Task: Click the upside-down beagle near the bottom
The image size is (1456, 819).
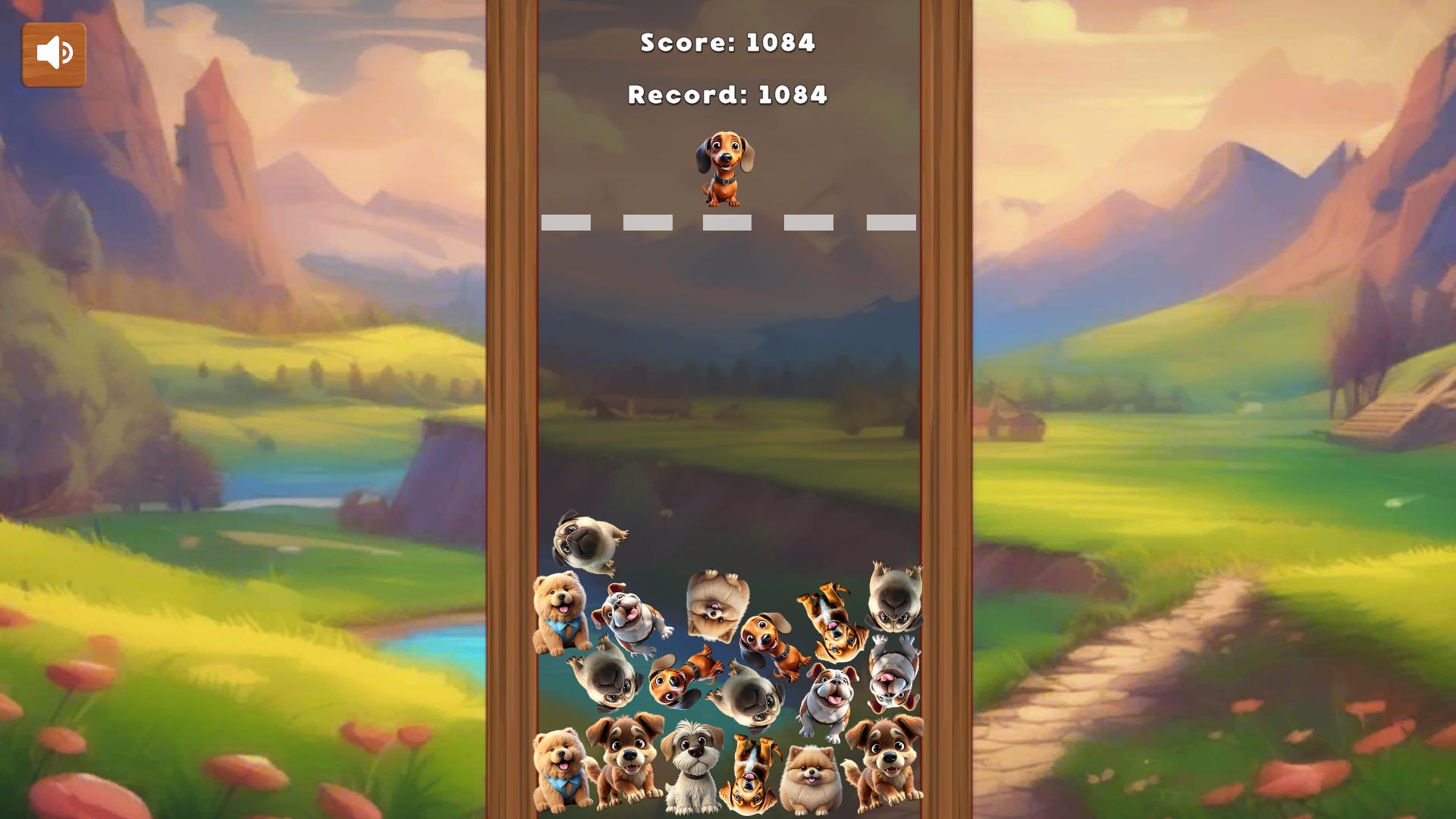Action: pyautogui.click(x=751, y=773)
